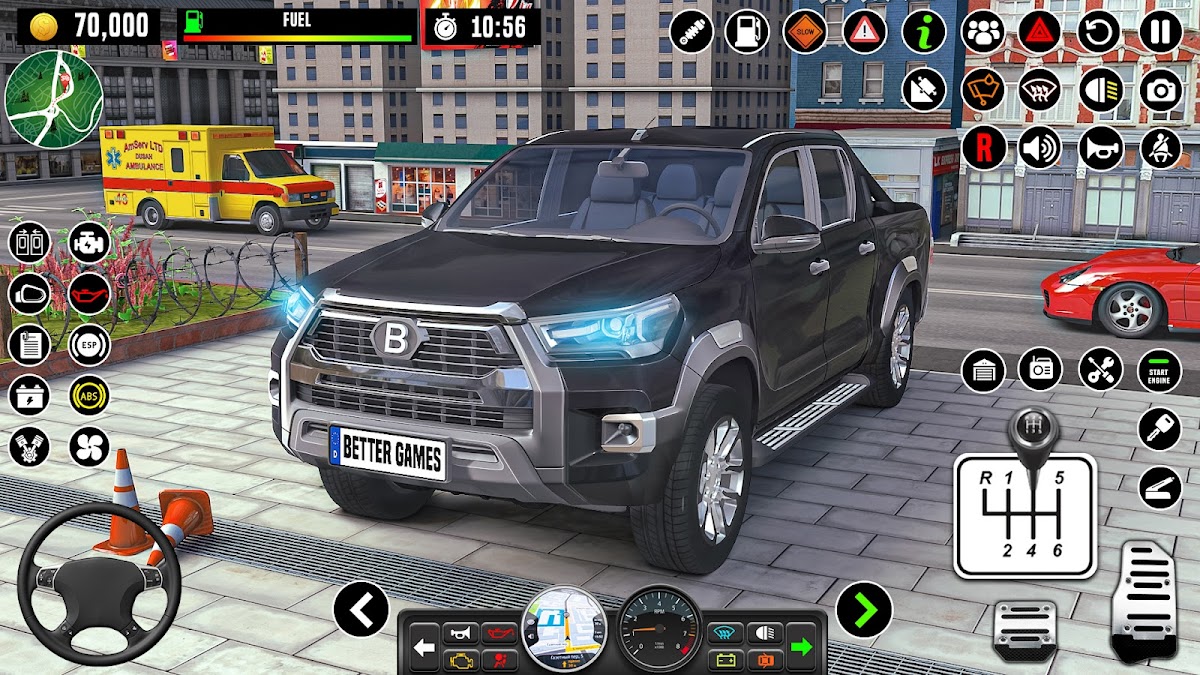This screenshot has width=1200, height=675.
Task: Toggle the ESP stability control
Action: pyautogui.click(x=89, y=345)
